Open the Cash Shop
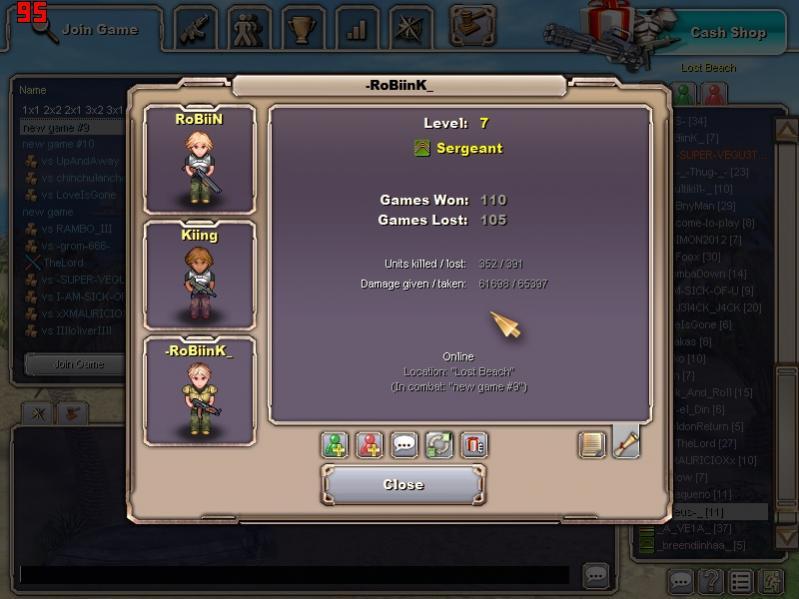Screen dimensions: 799x599 pyautogui.click(x=727, y=32)
